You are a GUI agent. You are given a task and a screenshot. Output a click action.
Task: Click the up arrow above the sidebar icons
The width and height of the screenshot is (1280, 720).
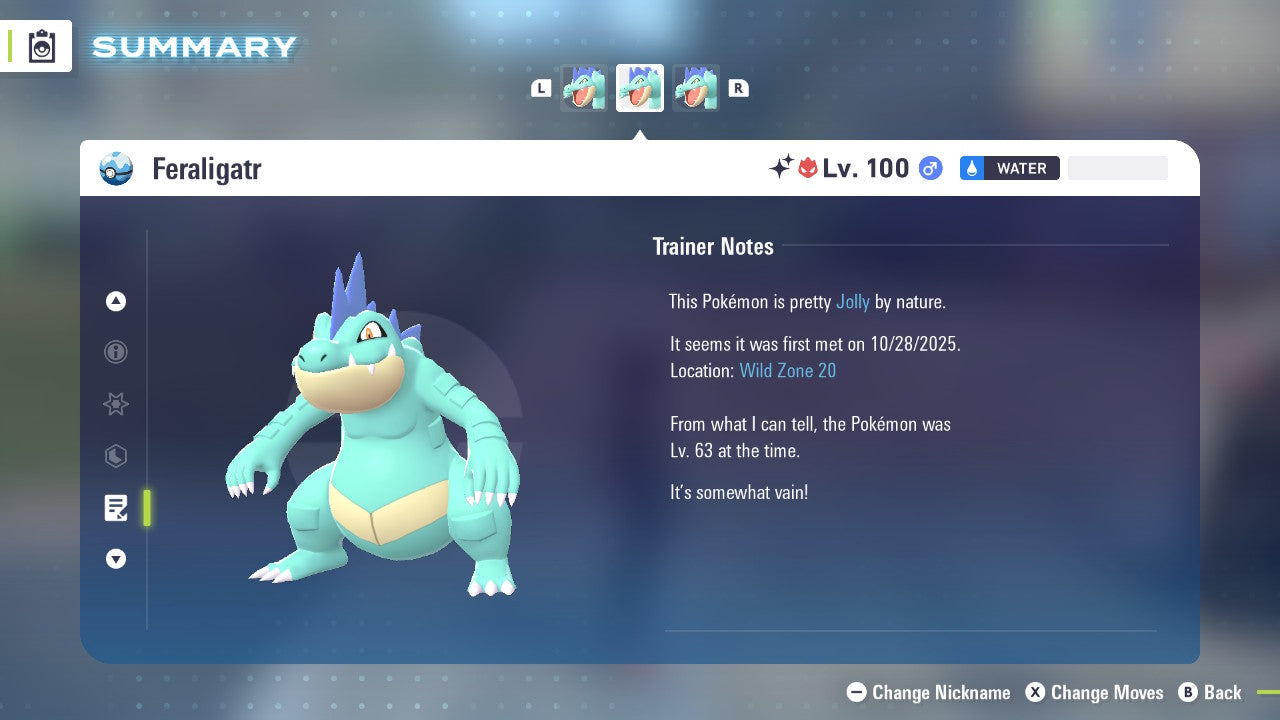click(116, 301)
